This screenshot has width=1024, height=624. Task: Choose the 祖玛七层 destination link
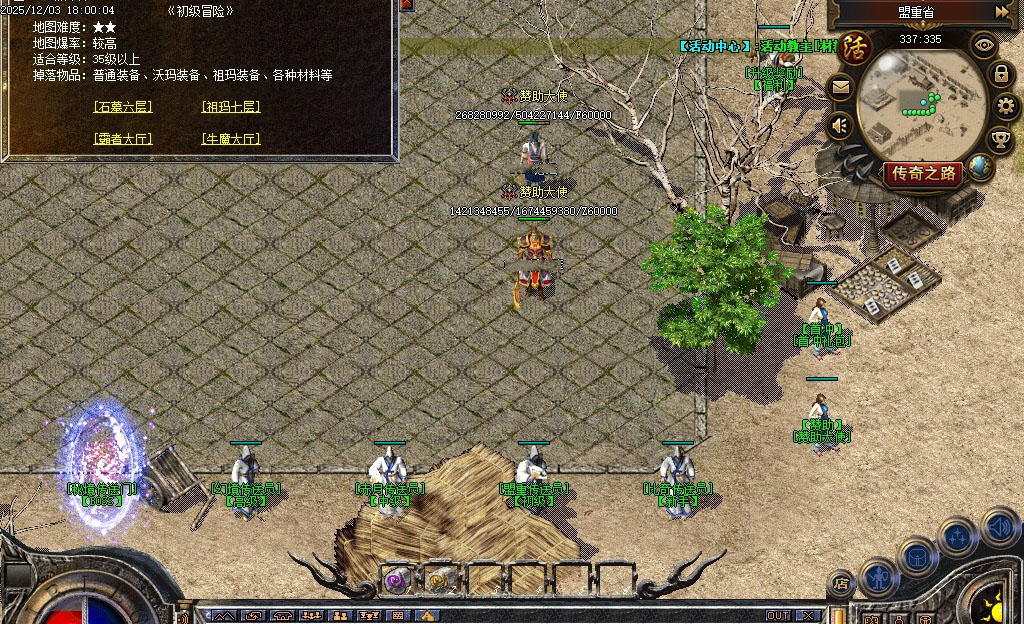pos(231,107)
